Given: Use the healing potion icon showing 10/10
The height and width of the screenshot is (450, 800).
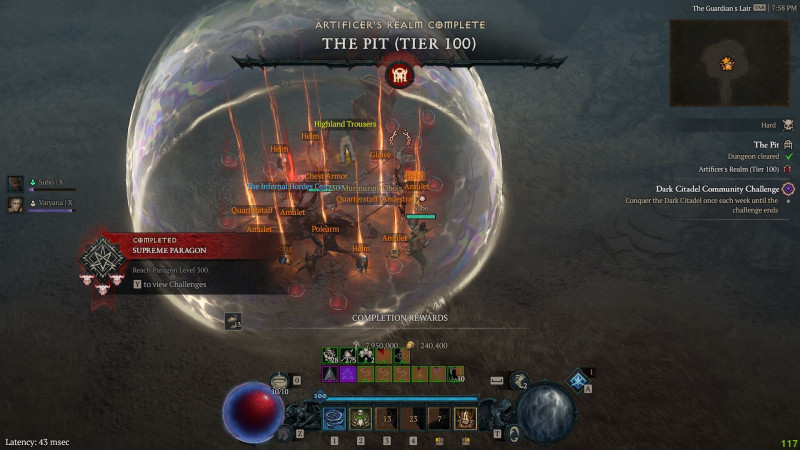Looking at the screenshot, I should 280,380.
